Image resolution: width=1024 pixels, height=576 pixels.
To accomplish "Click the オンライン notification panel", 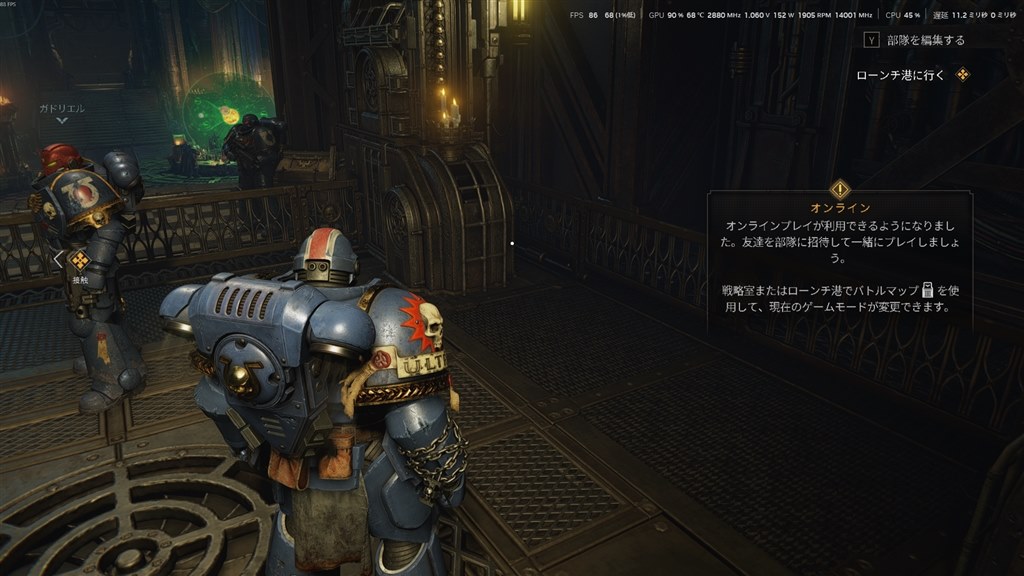I will pyautogui.click(x=838, y=260).
